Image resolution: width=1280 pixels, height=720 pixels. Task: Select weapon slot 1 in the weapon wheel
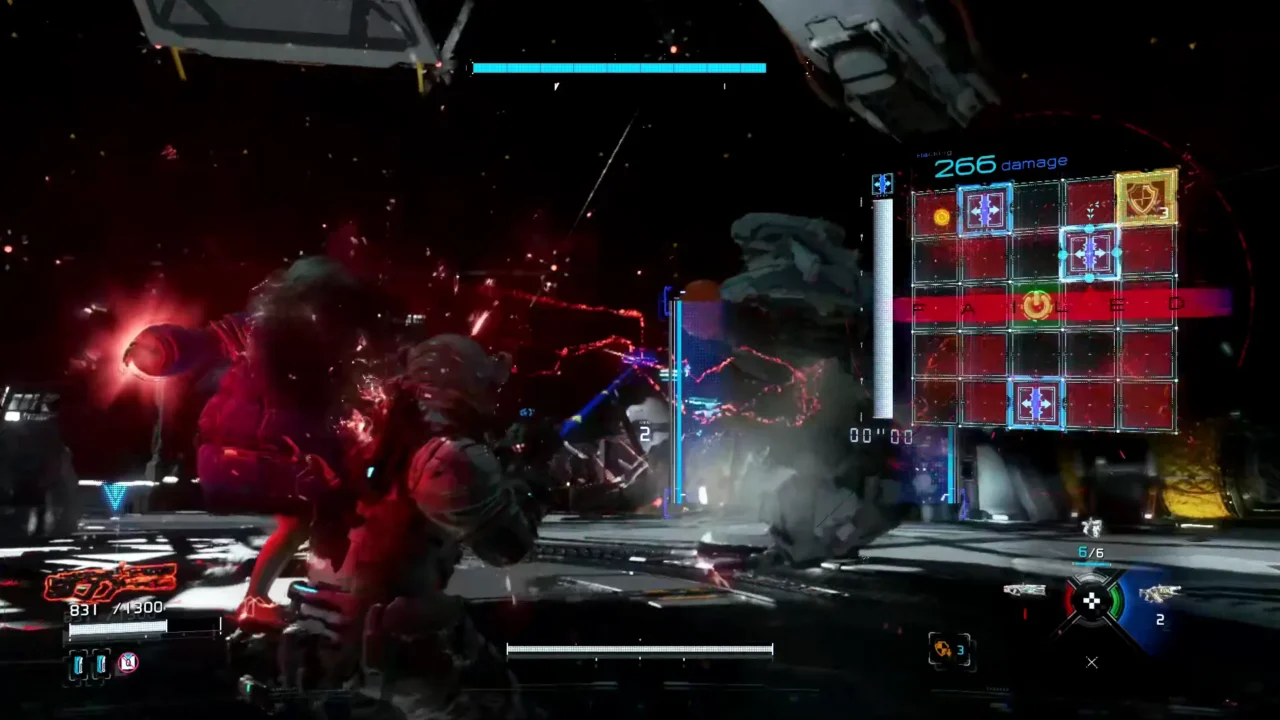1024,591
